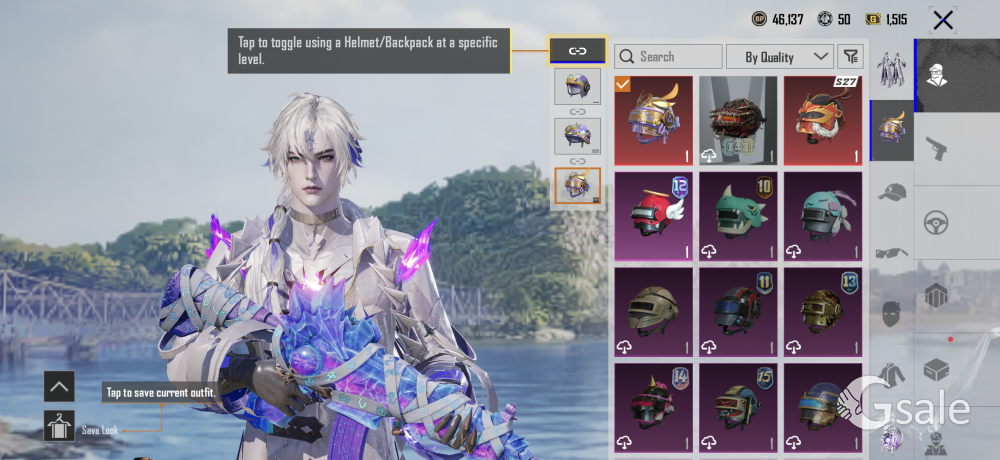This screenshot has width=1000, height=460.
Task: Select the brown helmet numbered 13
Action: [823, 311]
